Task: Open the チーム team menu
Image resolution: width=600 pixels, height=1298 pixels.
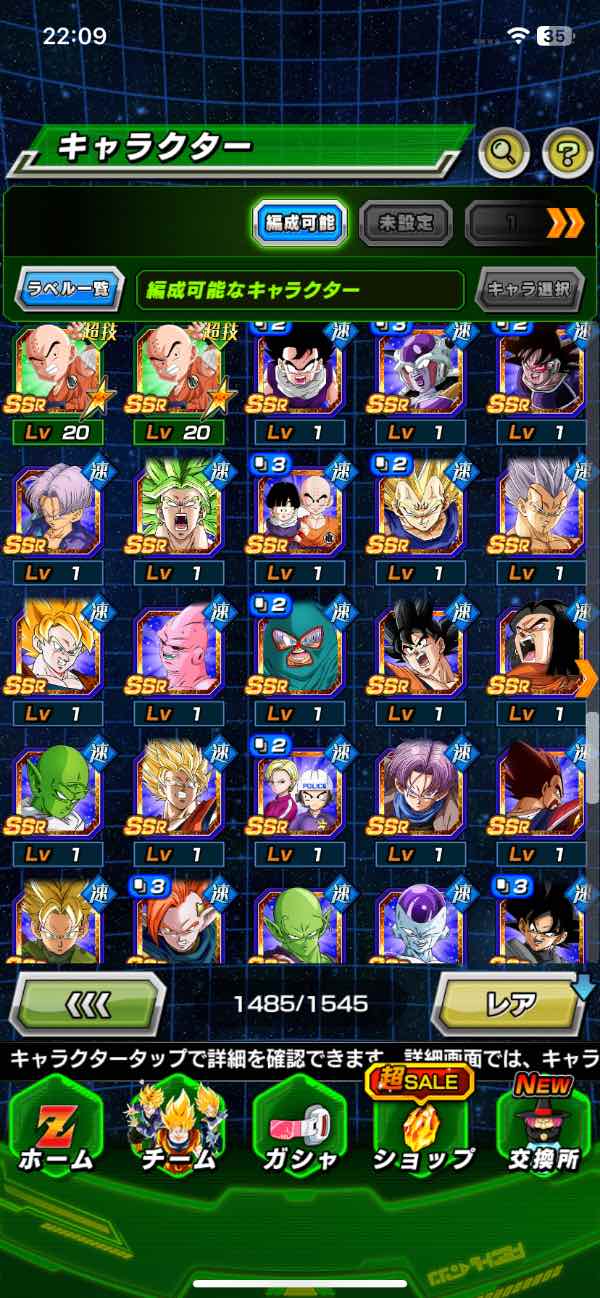Action: click(178, 1130)
